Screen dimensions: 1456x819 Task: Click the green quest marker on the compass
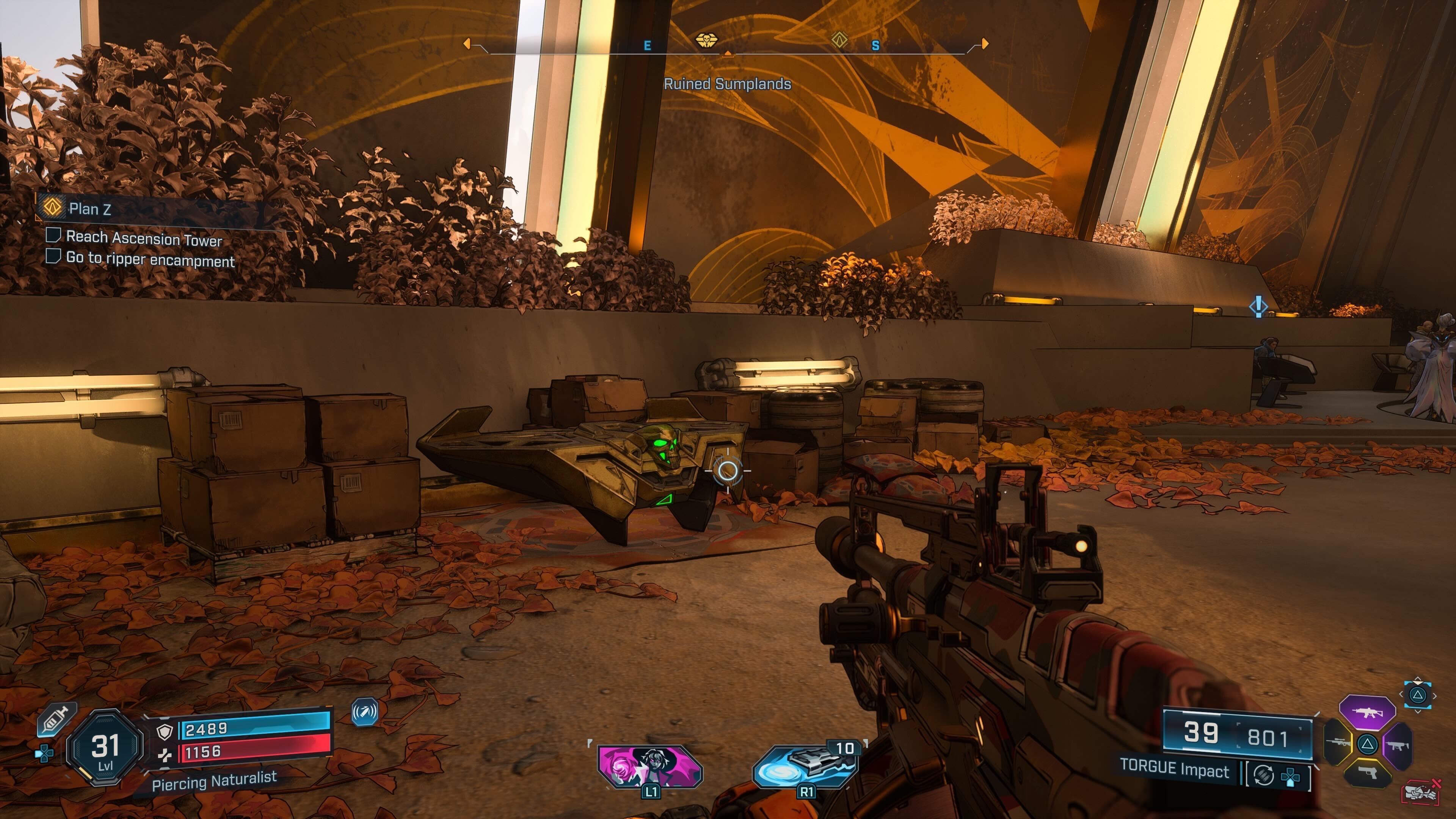point(840,39)
